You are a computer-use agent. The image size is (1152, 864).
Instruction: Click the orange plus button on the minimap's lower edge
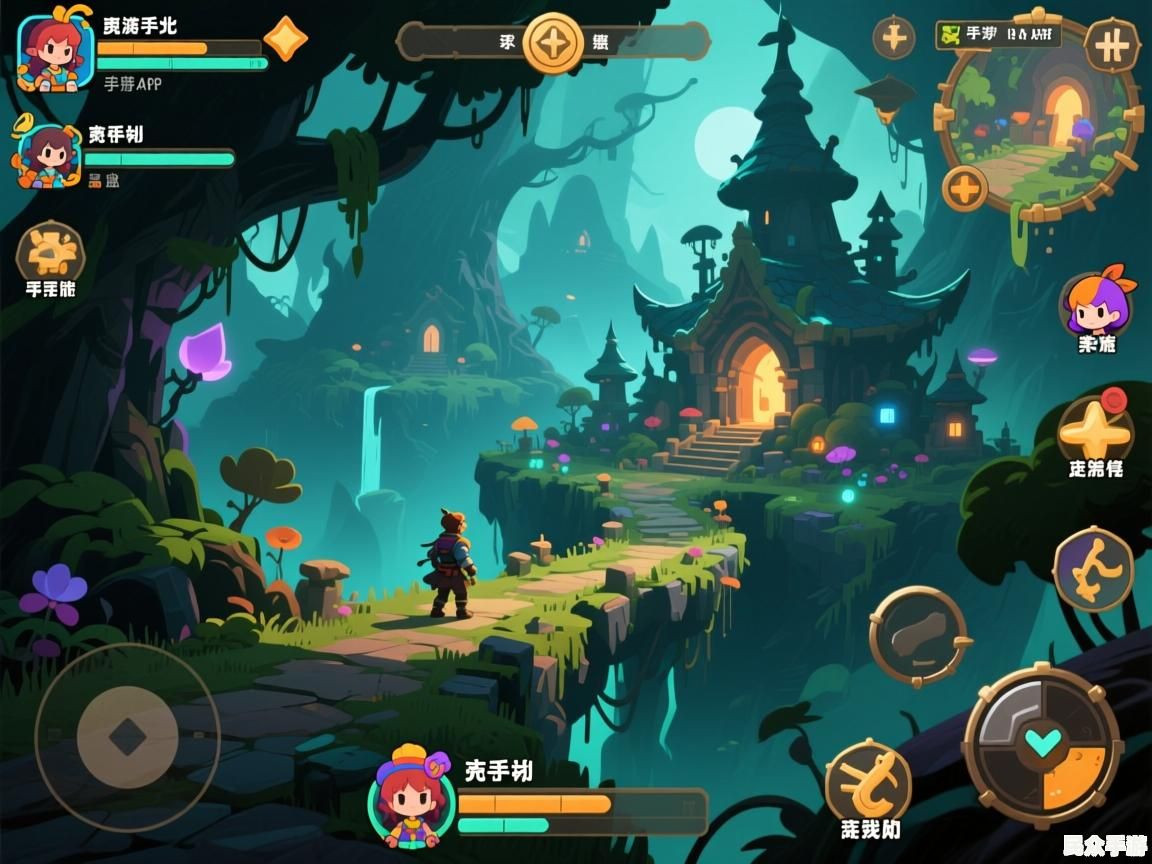tap(965, 188)
